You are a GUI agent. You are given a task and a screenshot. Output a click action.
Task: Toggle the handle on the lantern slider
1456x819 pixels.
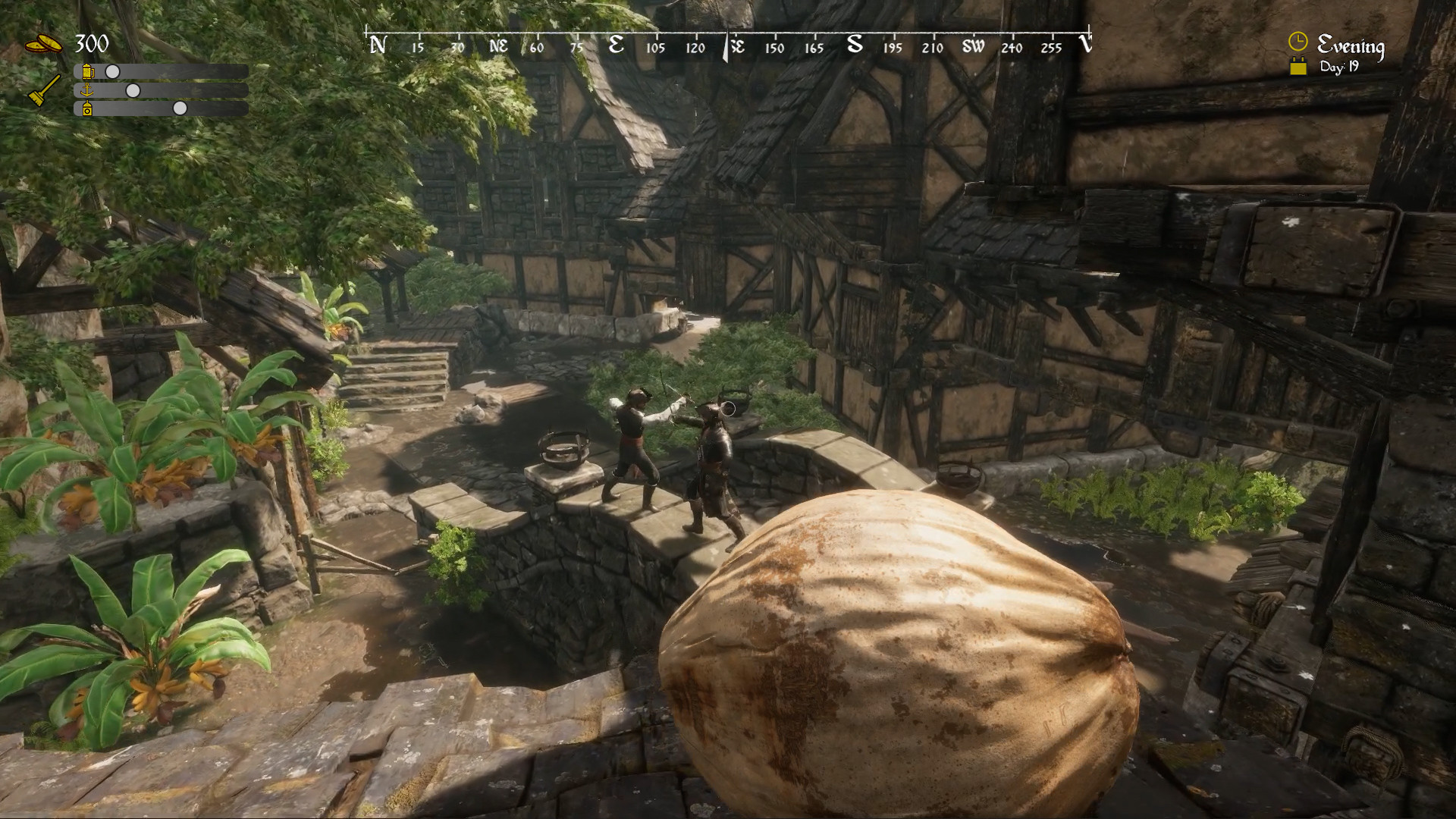pyautogui.click(x=180, y=109)
